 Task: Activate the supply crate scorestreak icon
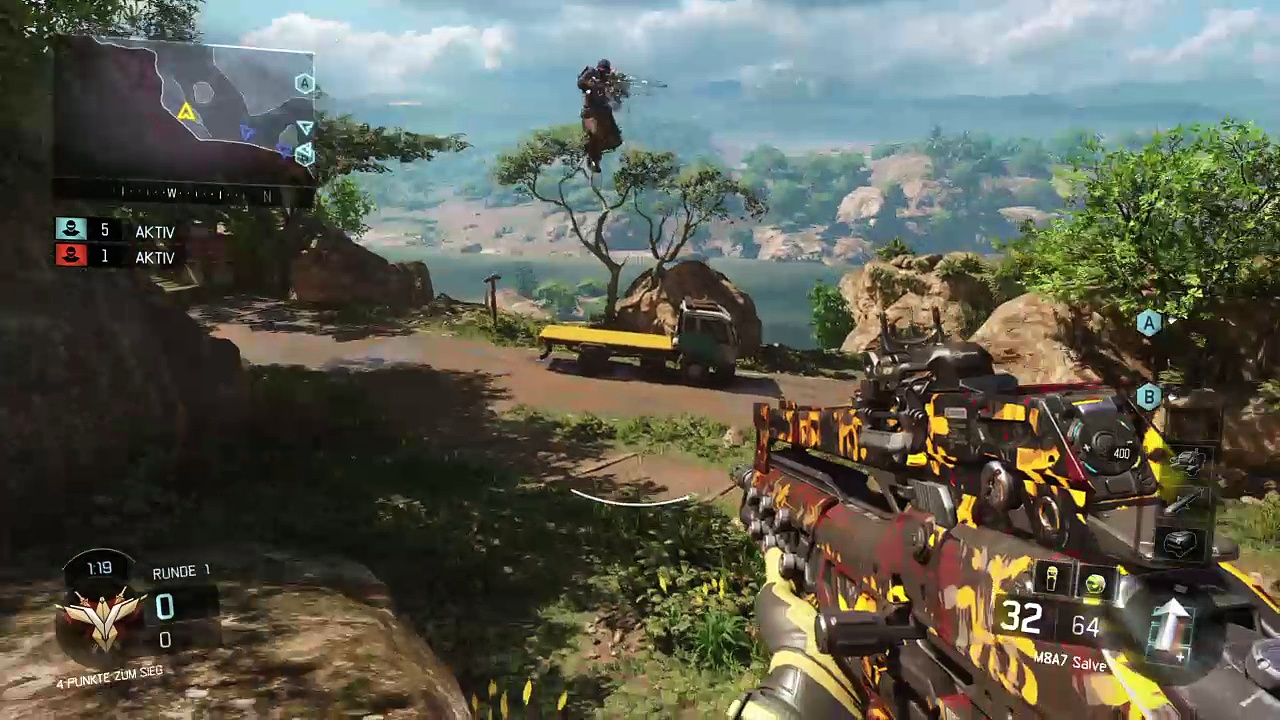1181,543
